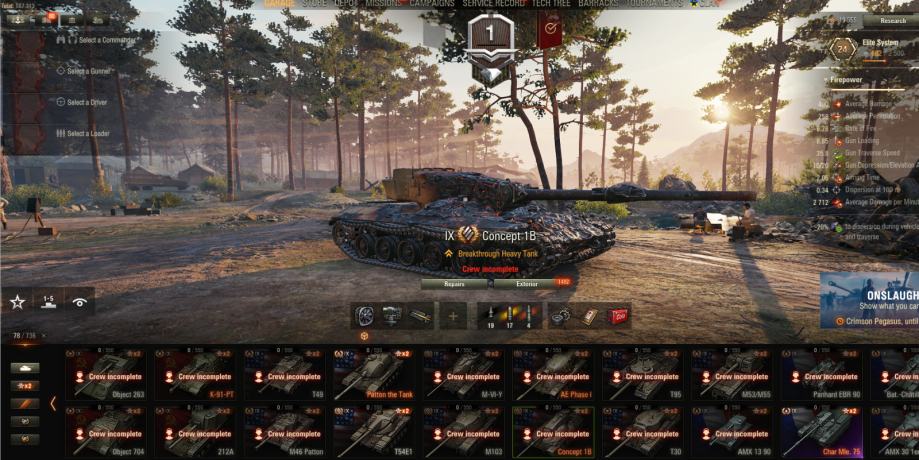Open the Store tab
Screen dimensions: 919x460
click(x=316, y=3)
